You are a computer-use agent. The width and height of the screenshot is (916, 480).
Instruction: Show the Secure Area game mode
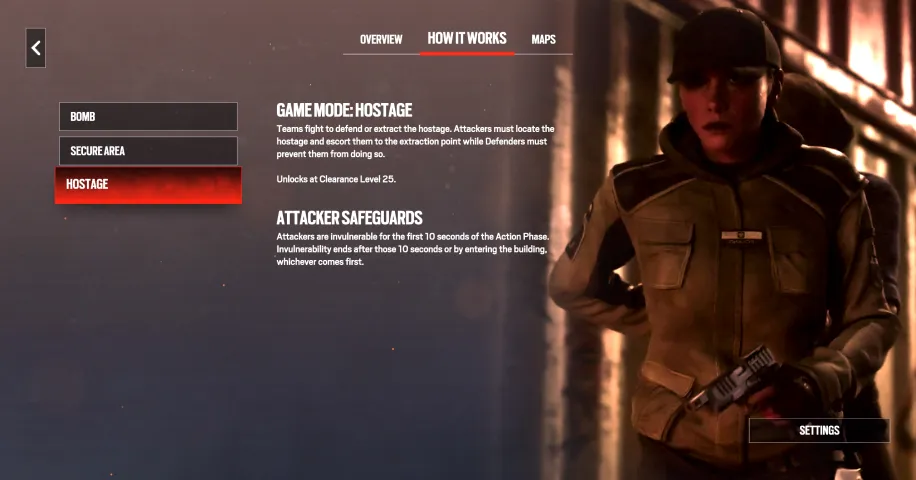point(148,151)
